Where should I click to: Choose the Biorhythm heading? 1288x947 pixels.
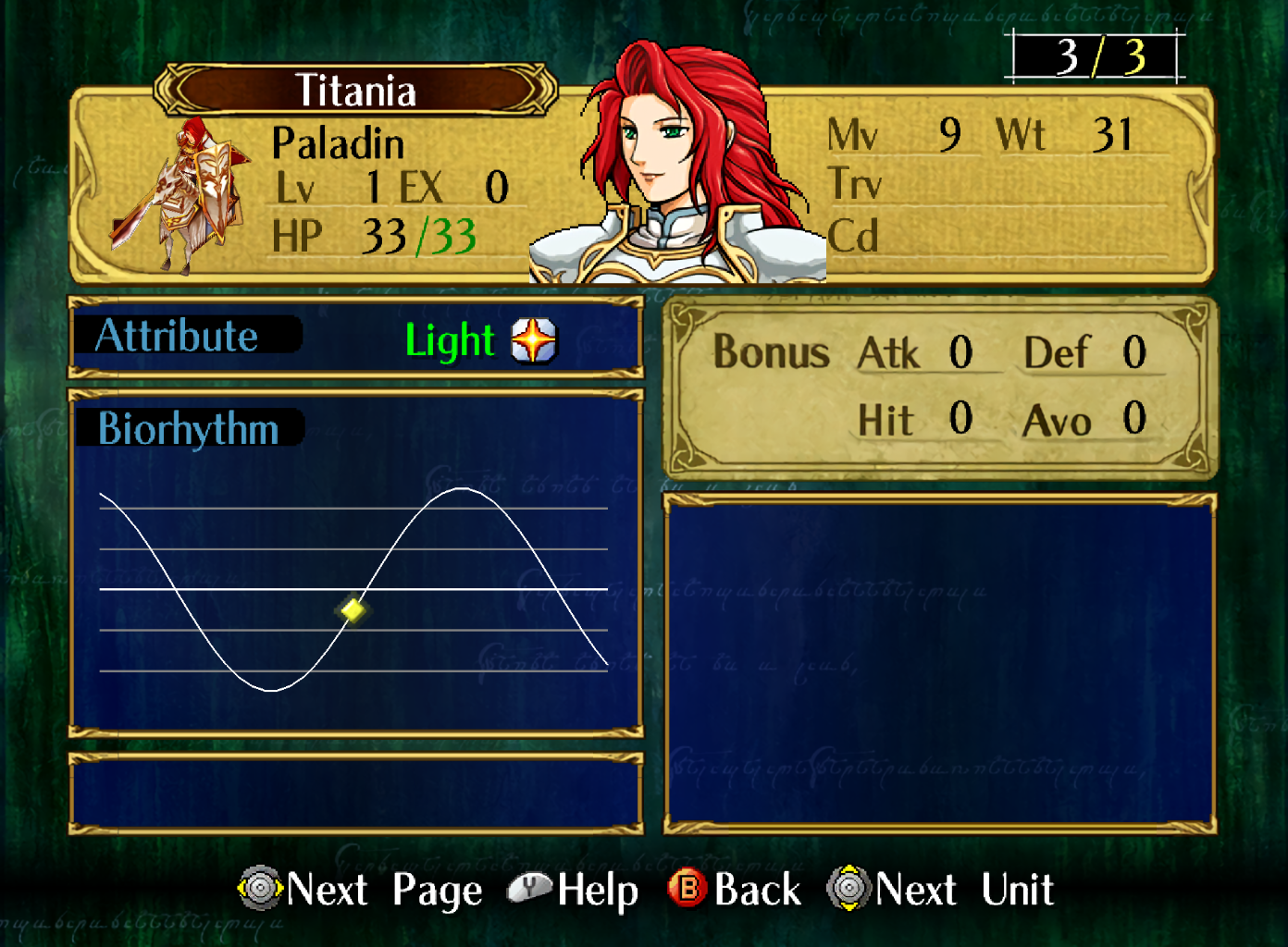click(x=189, y=429)
